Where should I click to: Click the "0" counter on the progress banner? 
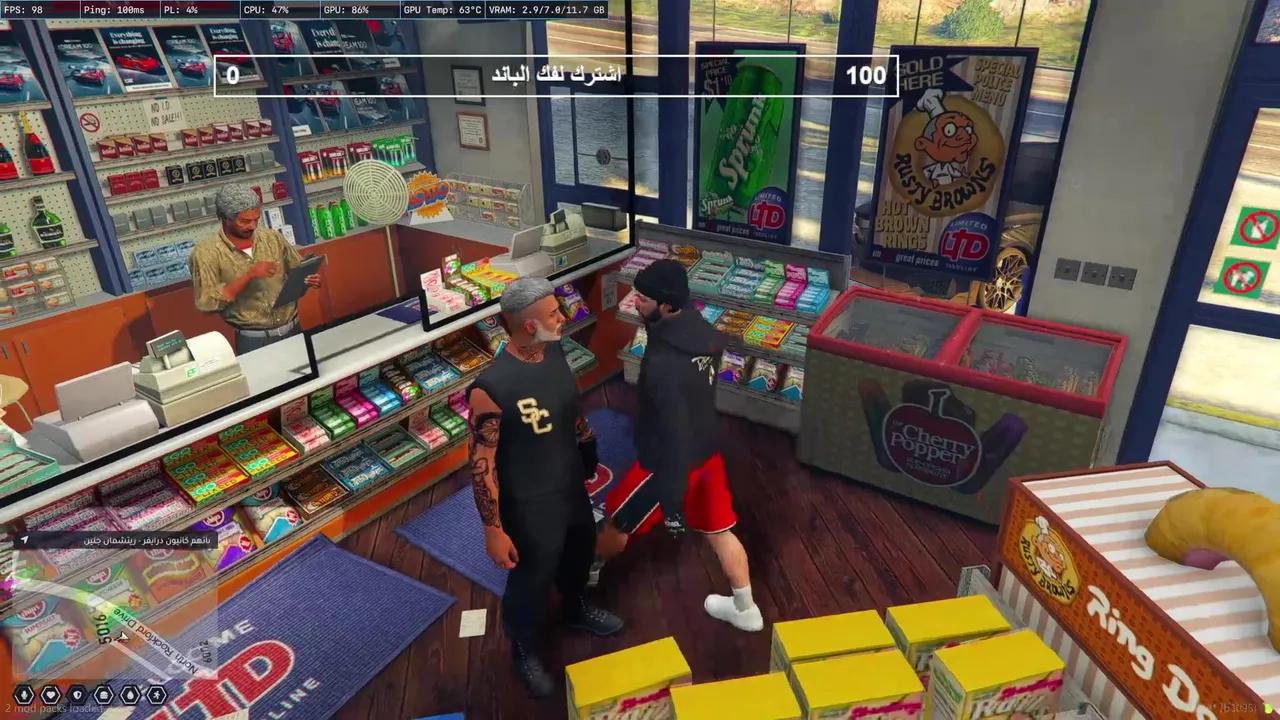[235, 74]
